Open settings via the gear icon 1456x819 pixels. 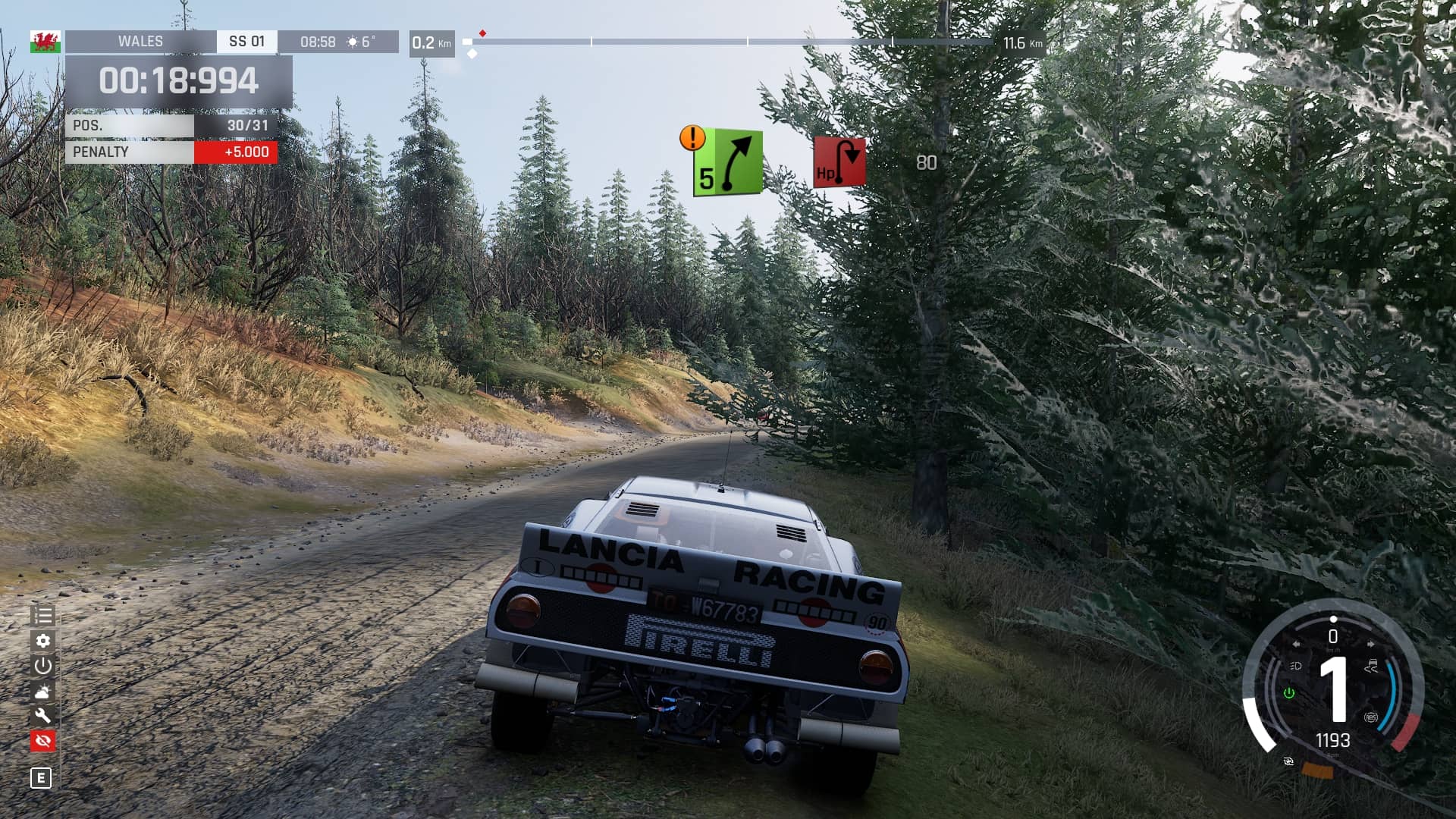(x=42, y=641)
